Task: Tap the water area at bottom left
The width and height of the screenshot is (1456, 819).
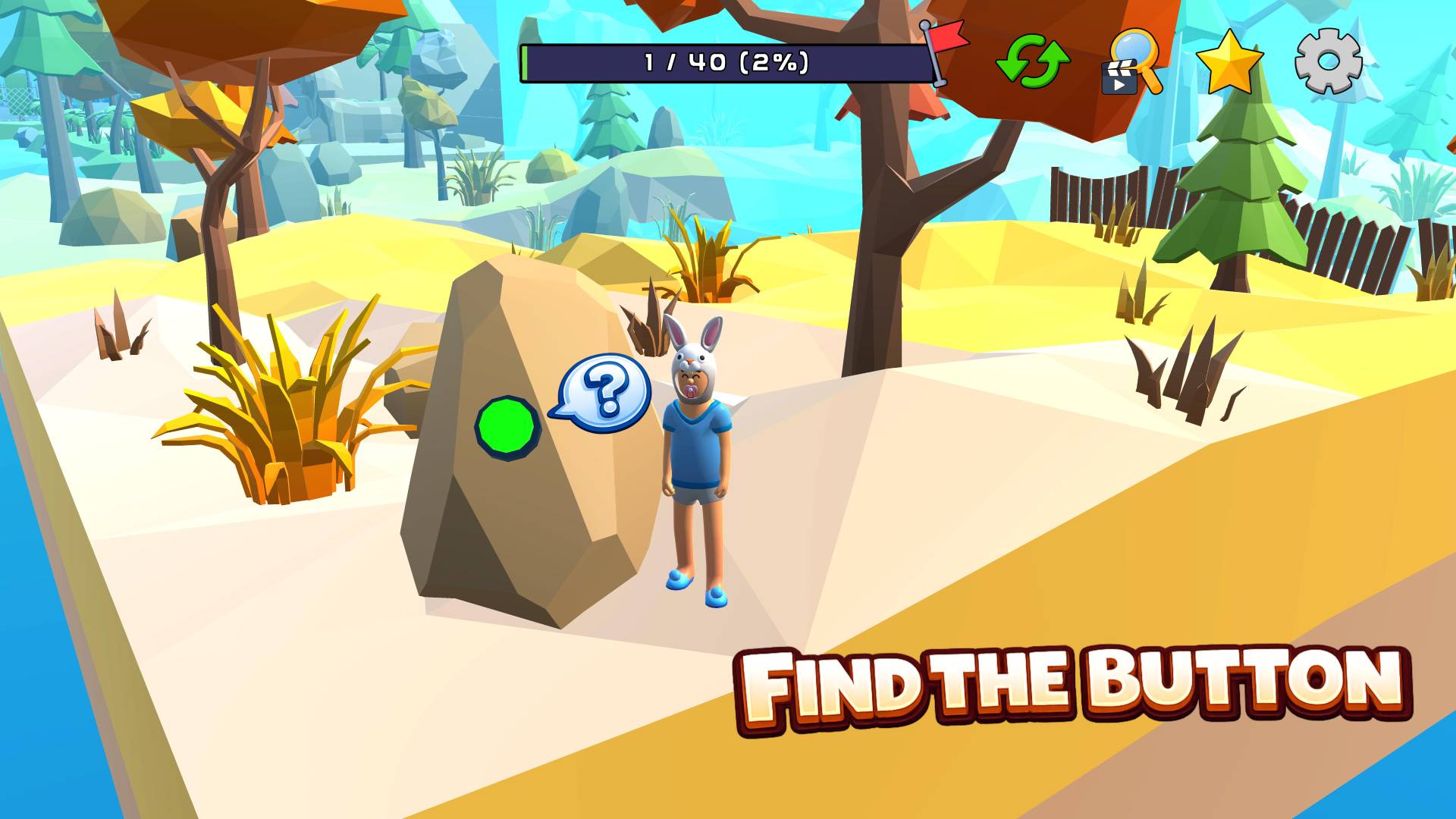Action: pos(45,758)
